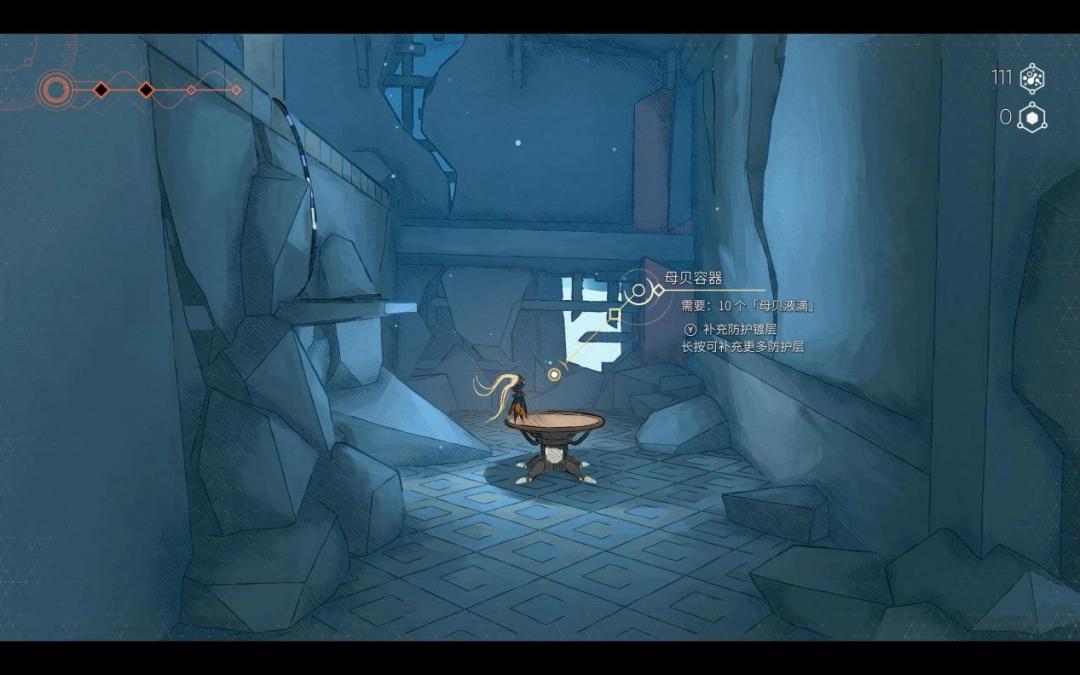This screenshot has height=675, width=1080.
Task: Select the circular interaction marker beside 母贝容器
Action: [638, 292]
